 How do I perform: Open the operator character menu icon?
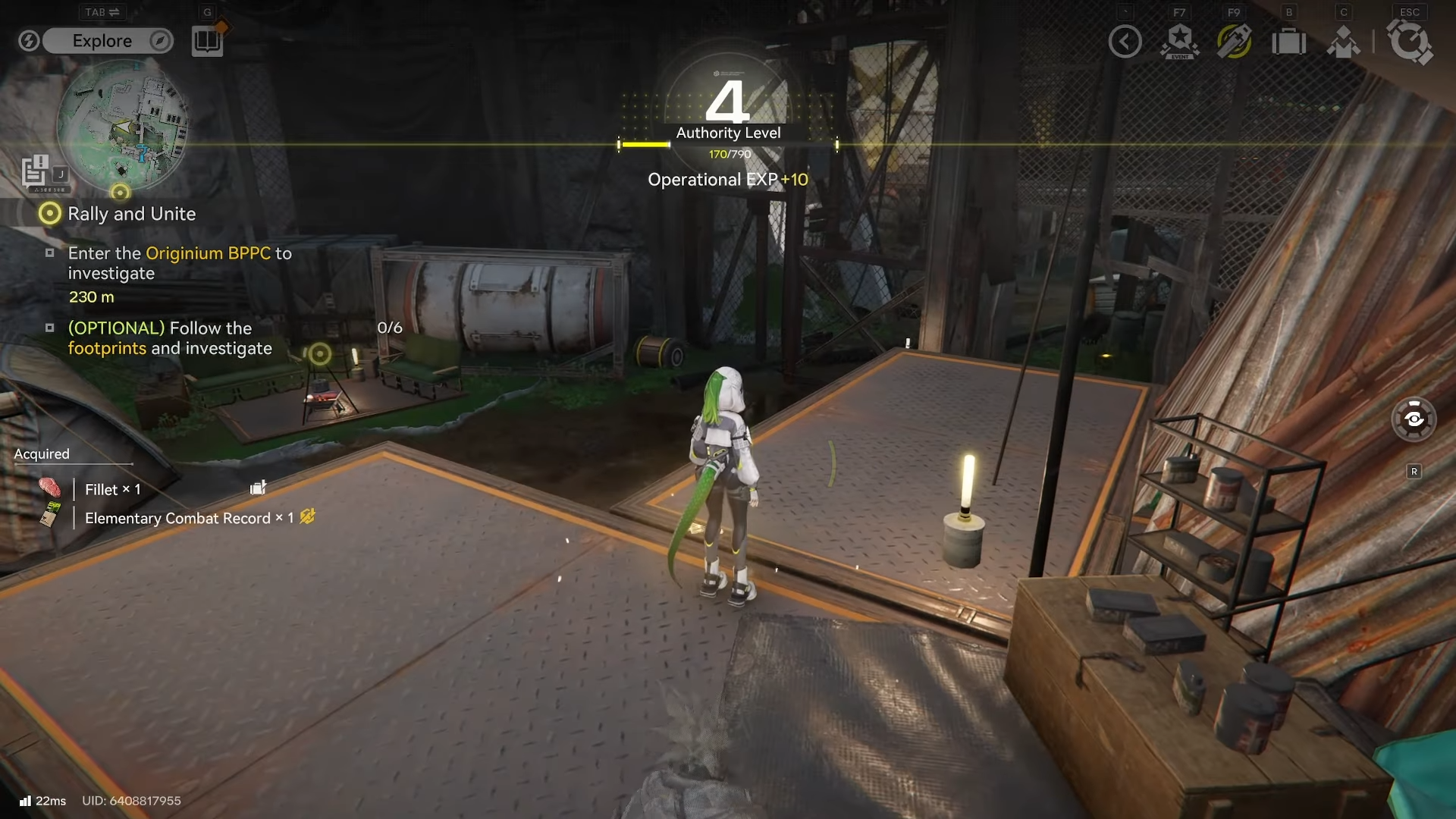pos(1343,42)
